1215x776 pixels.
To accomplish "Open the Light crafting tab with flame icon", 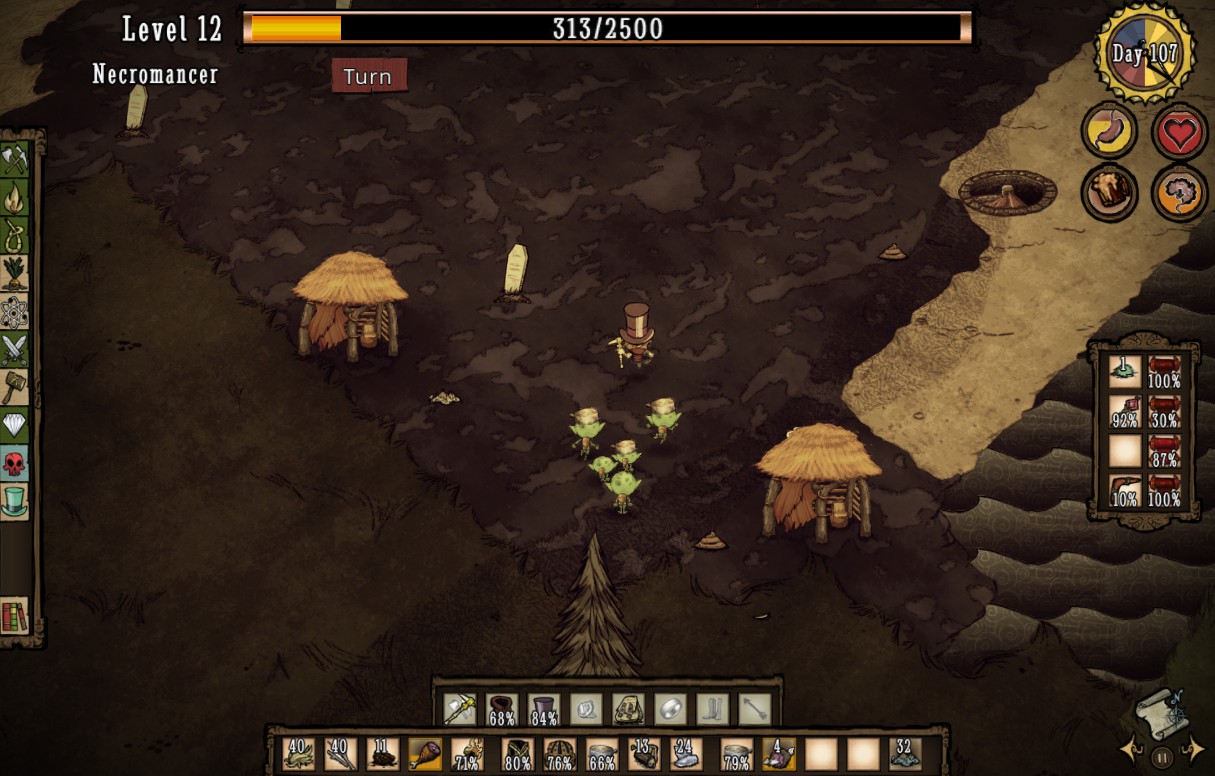I will 15,198.
